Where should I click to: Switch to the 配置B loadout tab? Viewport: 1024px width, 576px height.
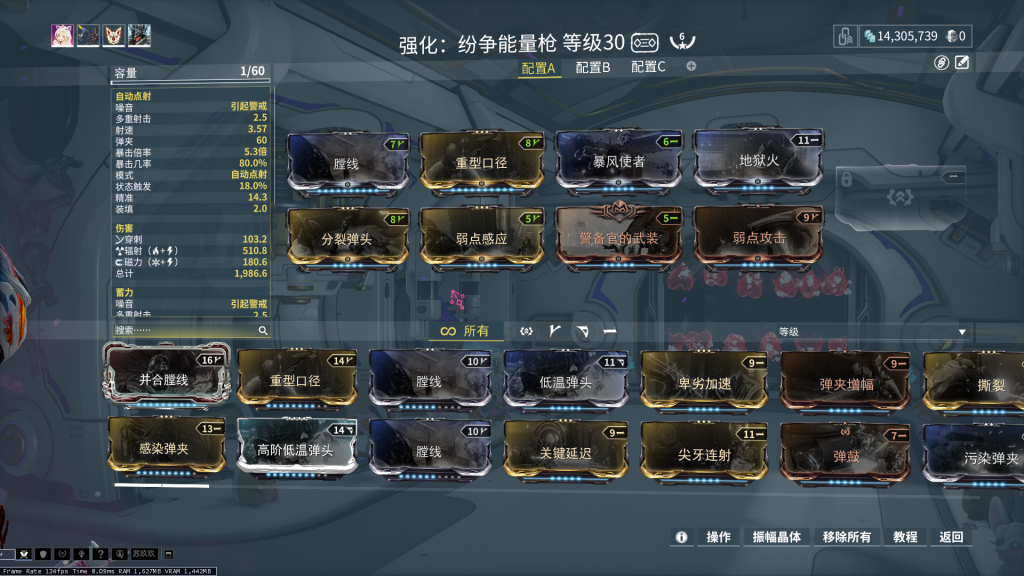click(x=593, y=68)
